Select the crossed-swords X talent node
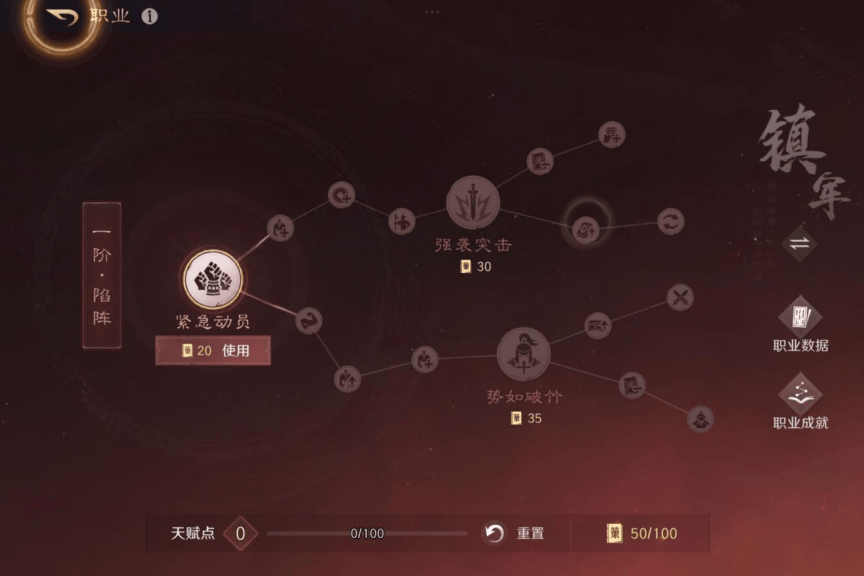Image resolution: width=864 pixels, height=576 pixels. tap(680, 297)
